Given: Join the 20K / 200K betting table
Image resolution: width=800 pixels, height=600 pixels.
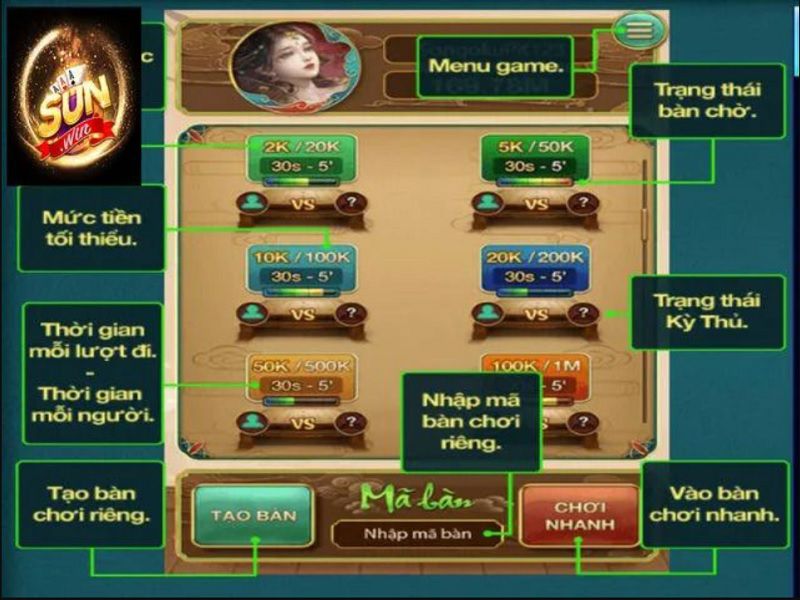Looking at the screenshot, I should pos(536,268).
